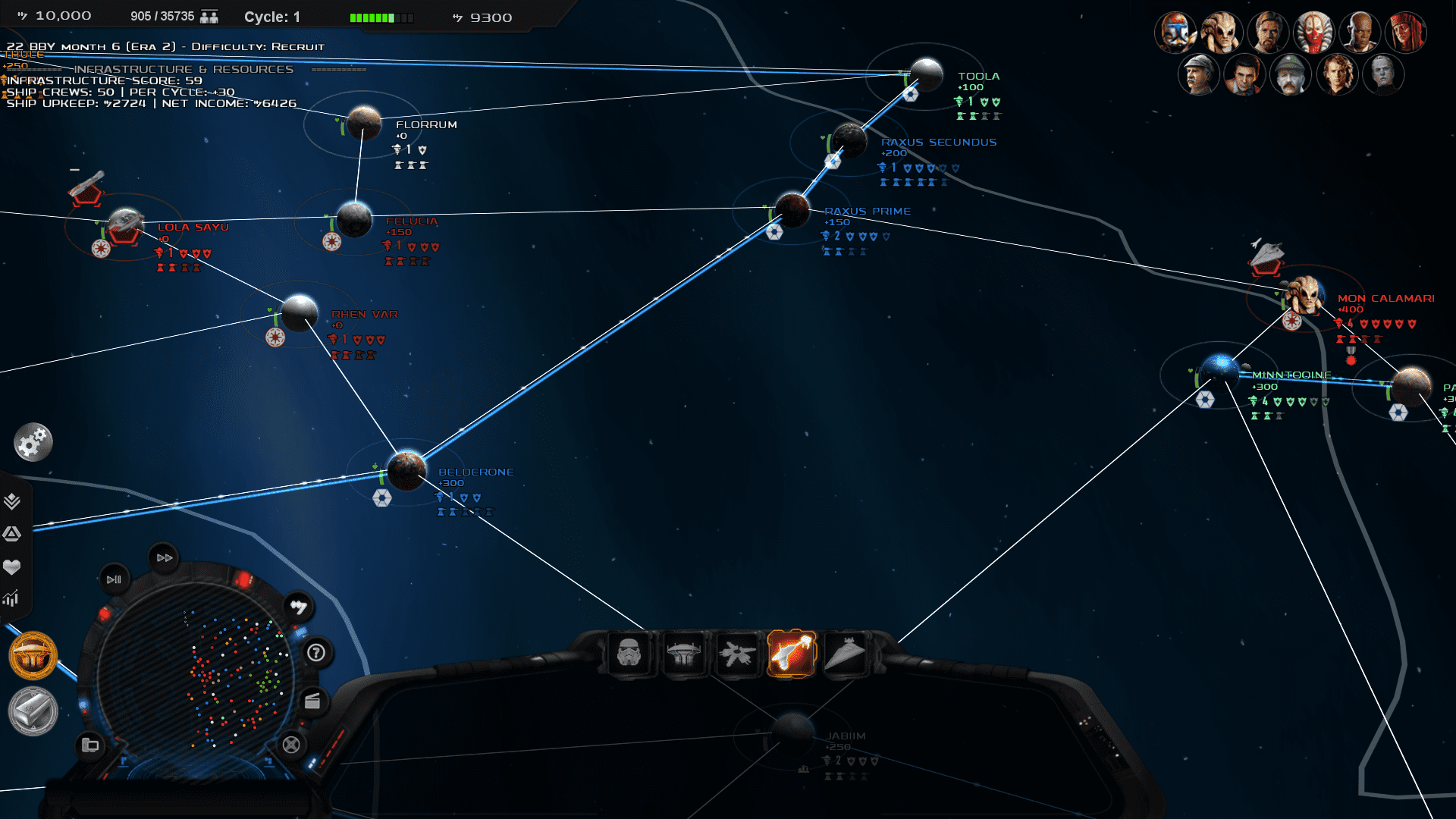This screenshot has height=819, width=1456.
Task: Toggle the play/pause game speed control
Action: coord(114,579)
